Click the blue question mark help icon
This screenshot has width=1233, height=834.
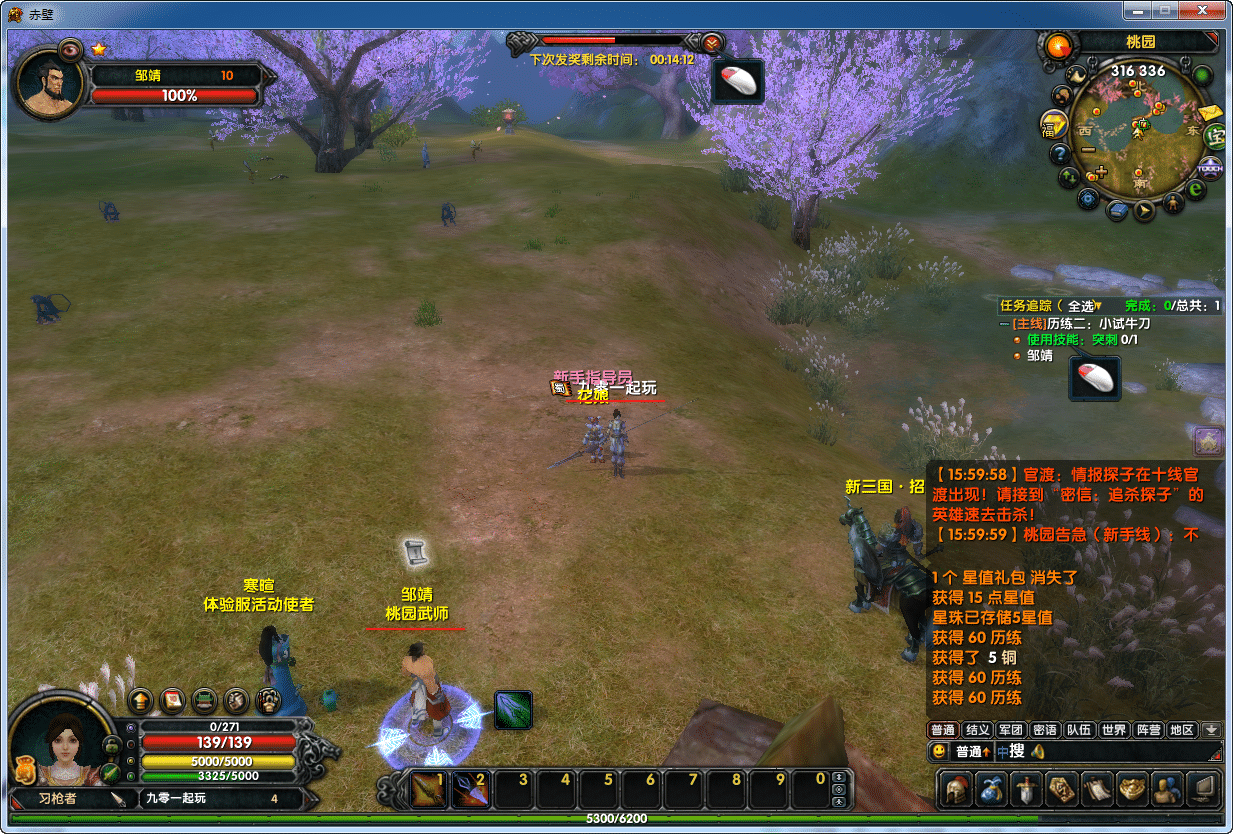[x=1060, y=154]
